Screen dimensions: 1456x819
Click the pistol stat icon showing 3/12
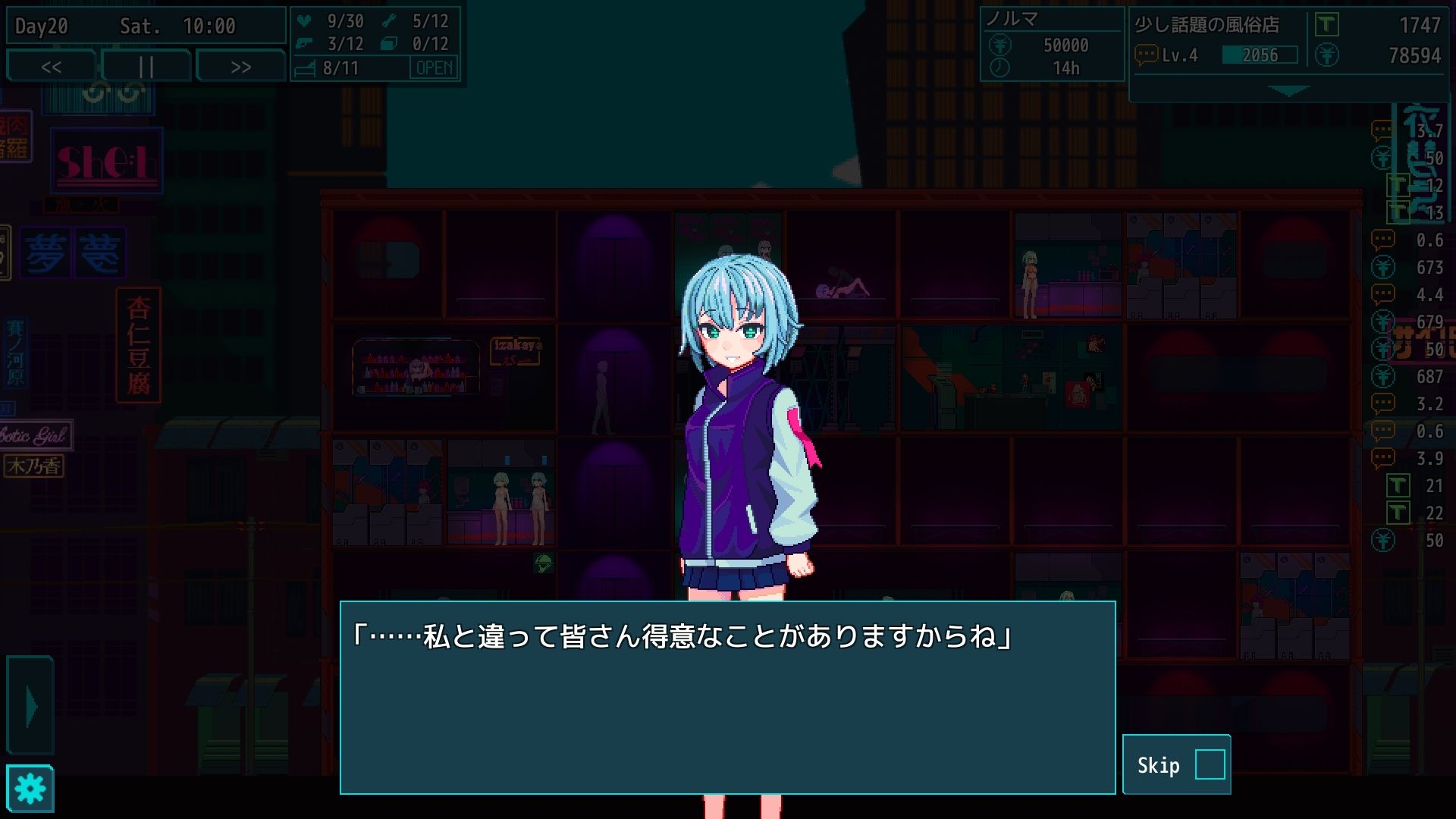[305, 44]
